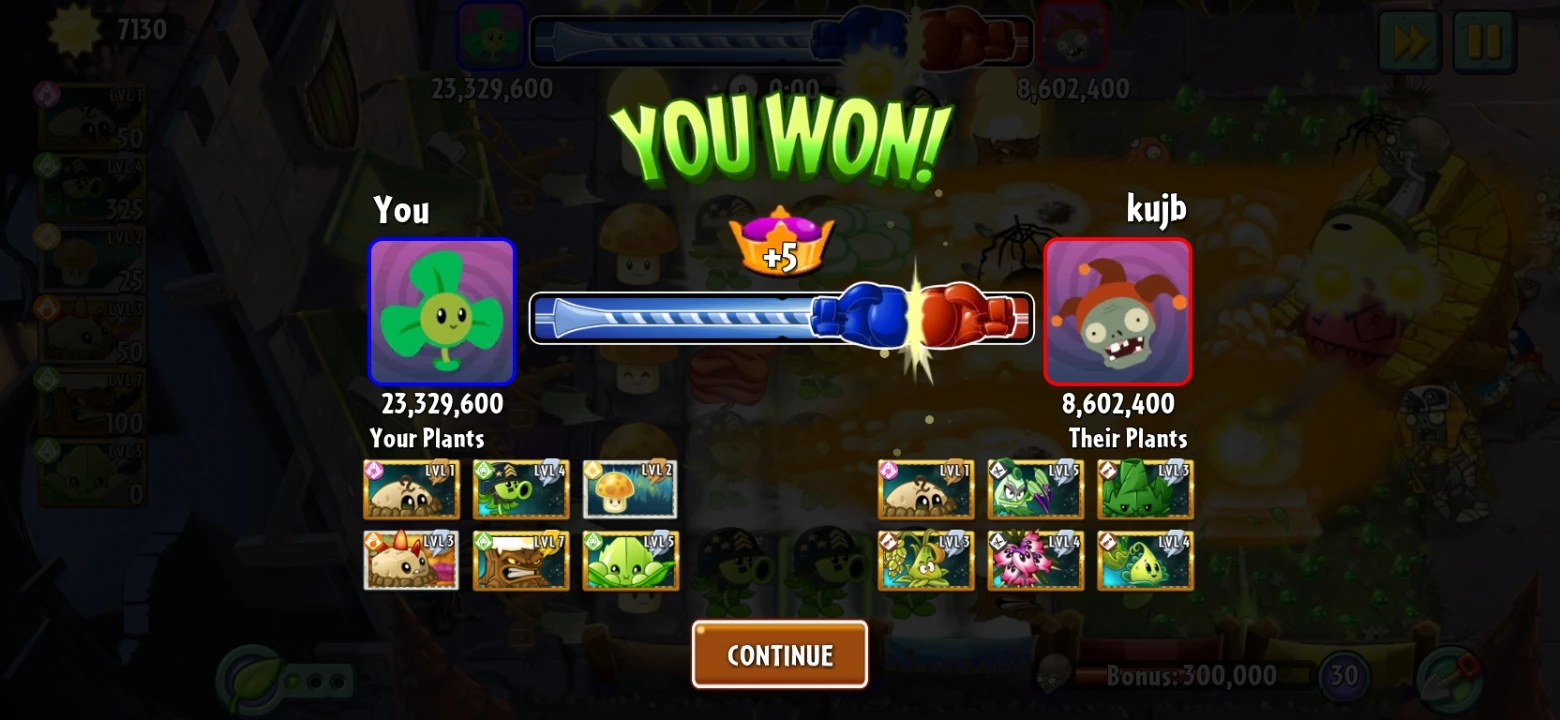
Task: Select the Torchwood LVL 7 thumbnail
Action: click(x=521, y=561)
